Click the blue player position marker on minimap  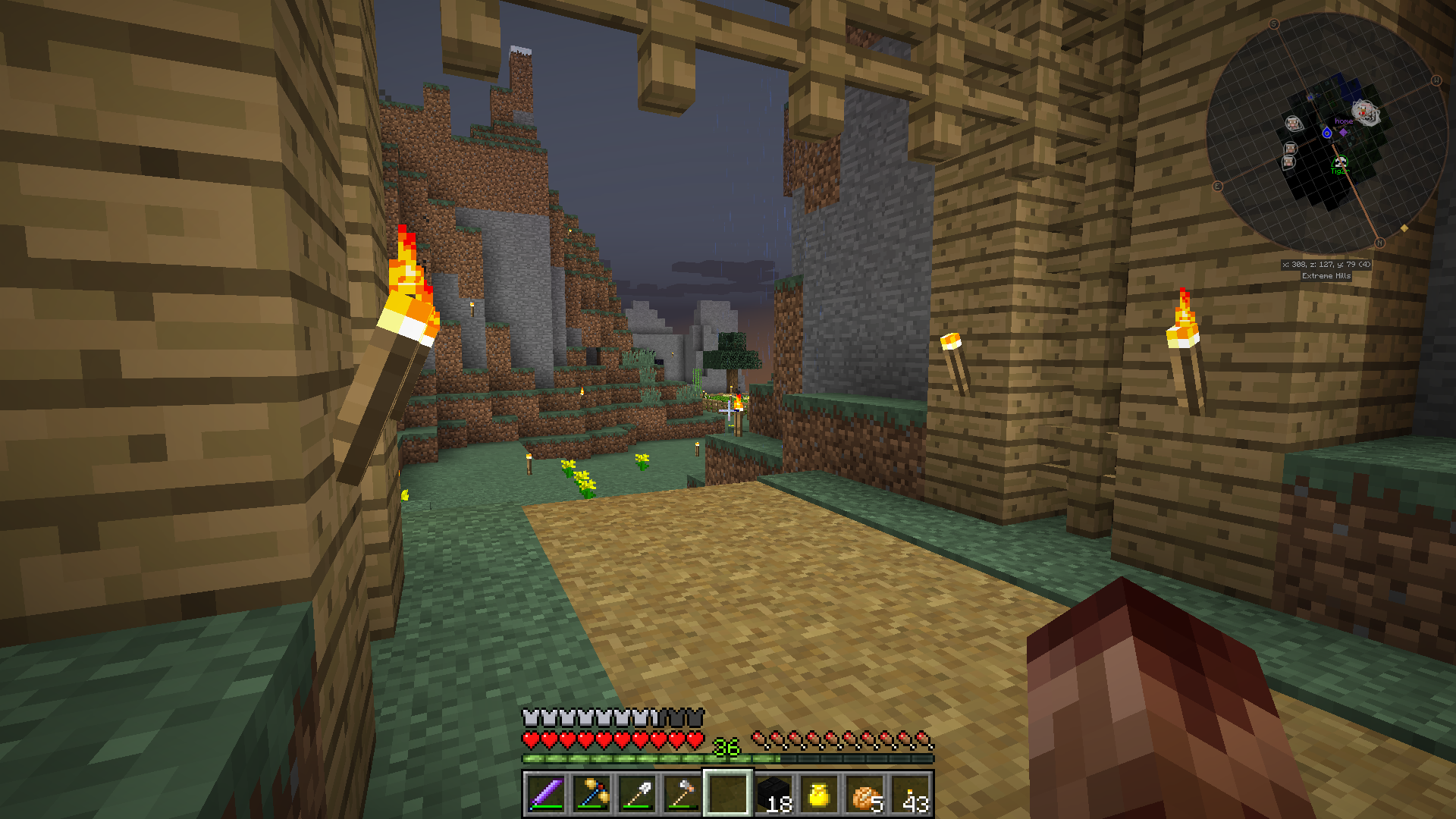[x=1327, y=133]
